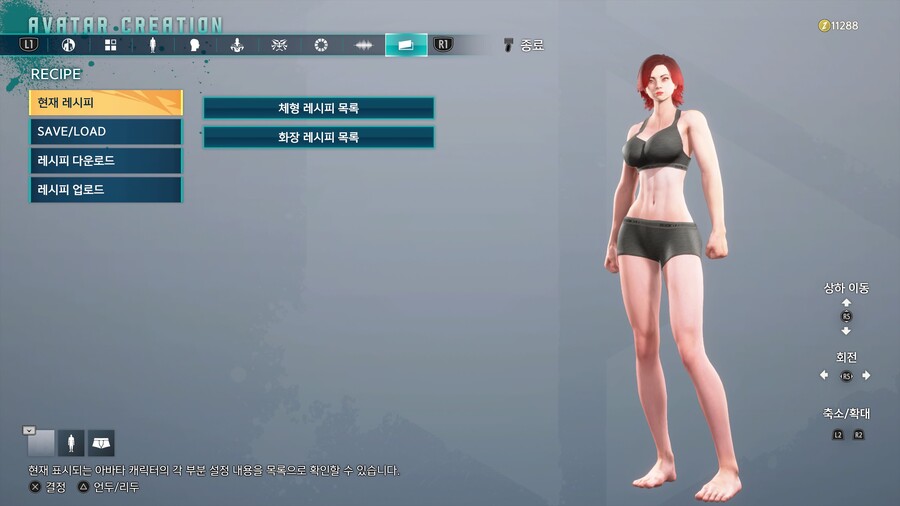The image size is (900, 506).
Task: Switch to the four-squares preset tab
Action: pyautogui.click(x=110, y=45)
